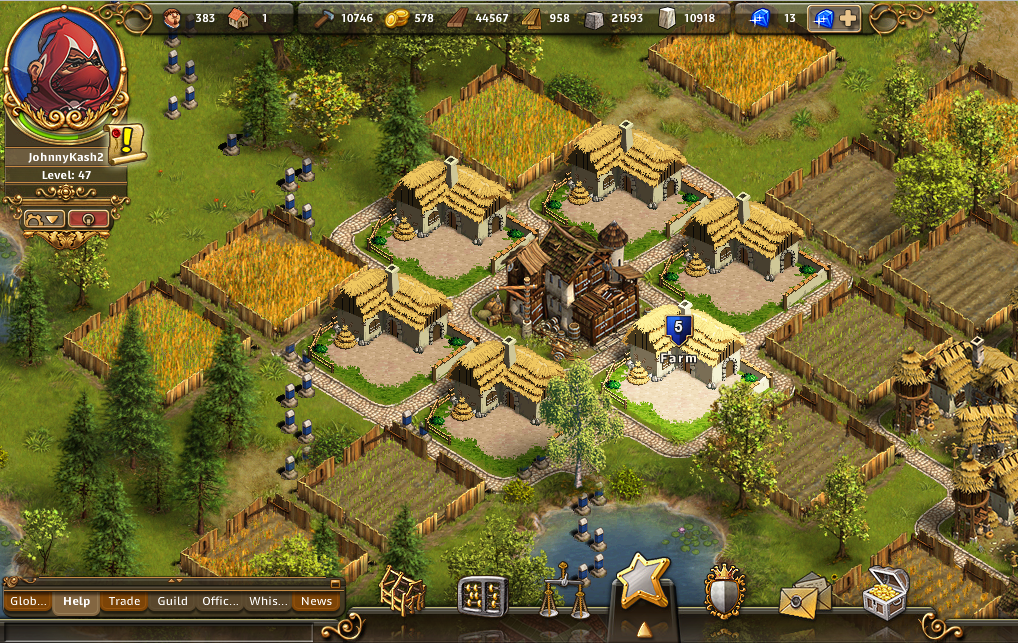Screen dimensions: 1018x643
Task: Open the abacus economy overview
Action: 482,595
